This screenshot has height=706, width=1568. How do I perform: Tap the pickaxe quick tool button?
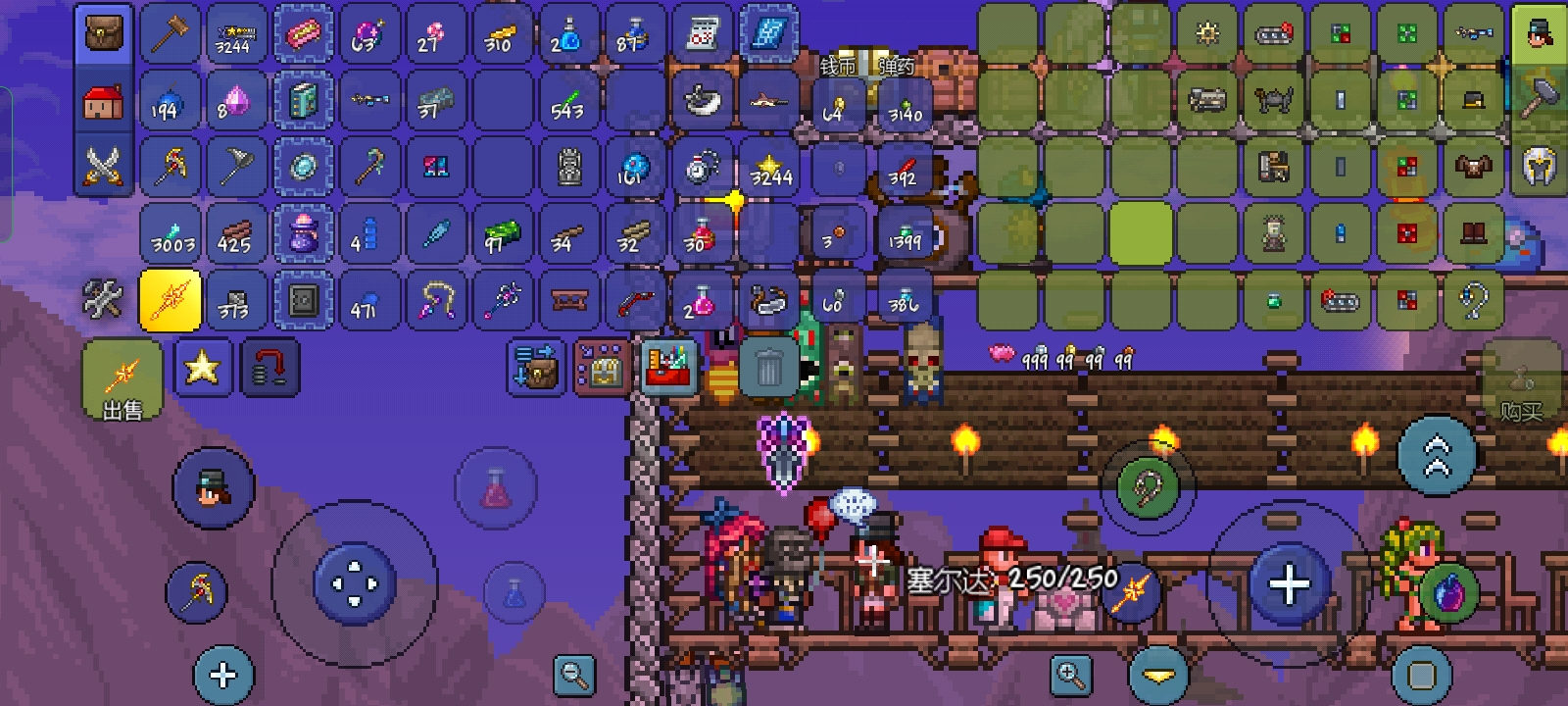(x=197, y=591)
